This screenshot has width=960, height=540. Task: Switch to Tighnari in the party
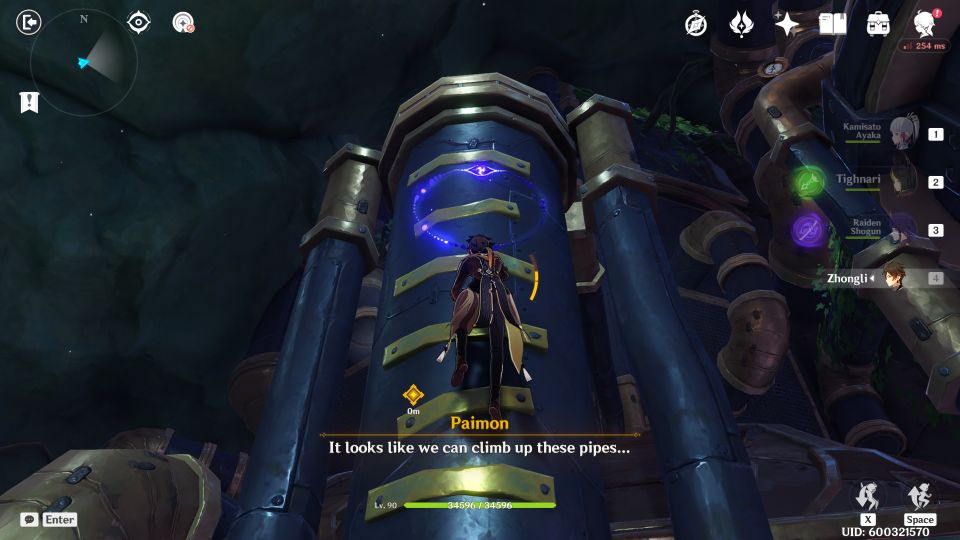[900, 182]
